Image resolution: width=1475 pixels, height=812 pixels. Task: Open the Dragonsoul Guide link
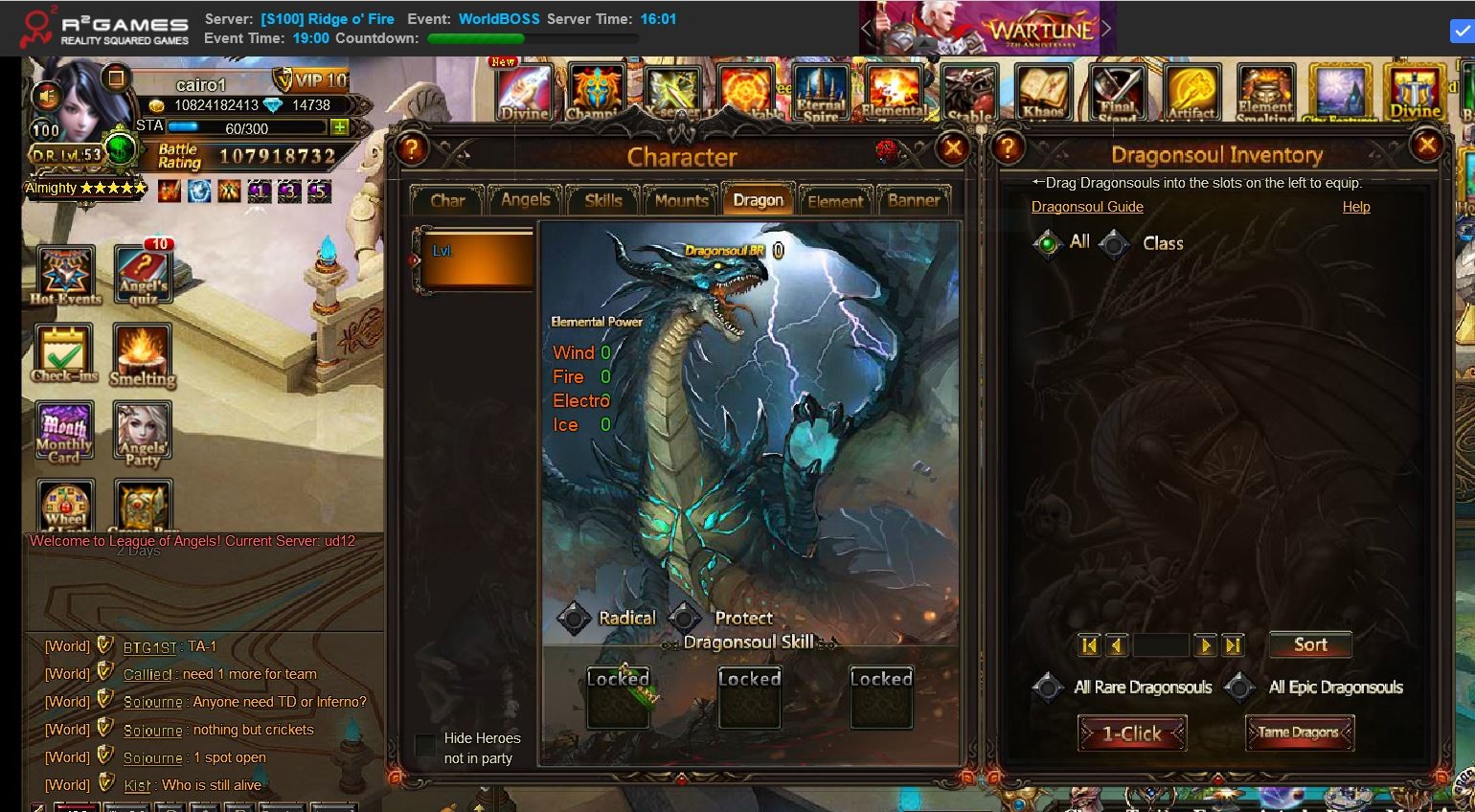(1087, 207)
